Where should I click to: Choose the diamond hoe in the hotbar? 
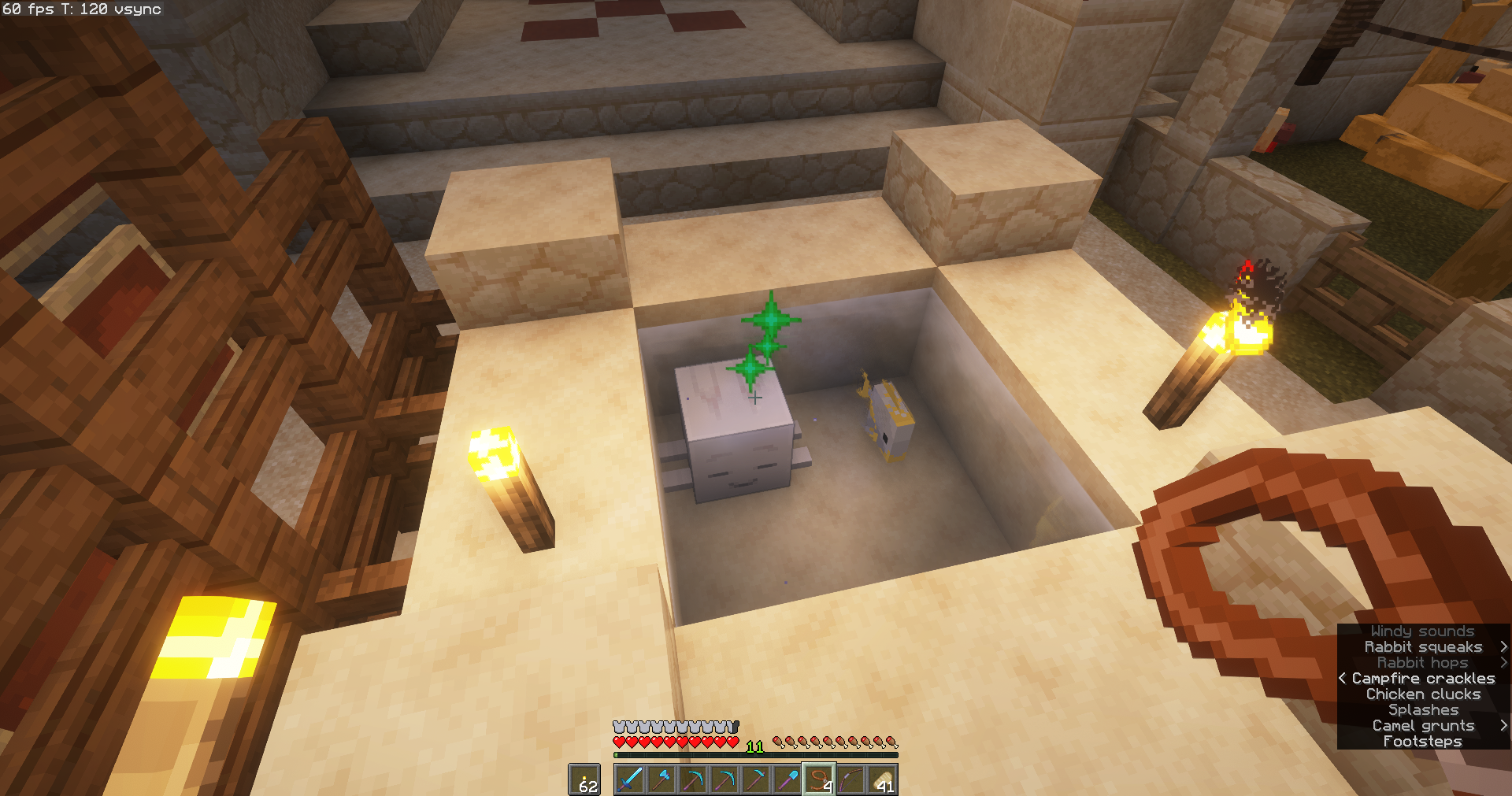coord(756,779)
